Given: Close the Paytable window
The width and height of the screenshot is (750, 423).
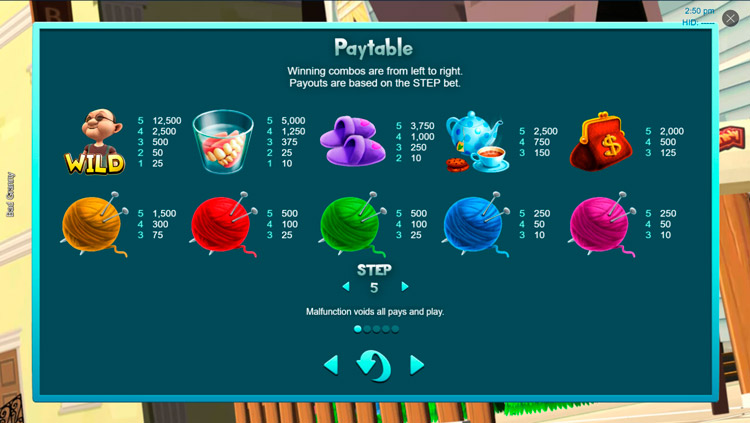Looking at the screenshot, I should pyautogui.click(x=730, y=19).
